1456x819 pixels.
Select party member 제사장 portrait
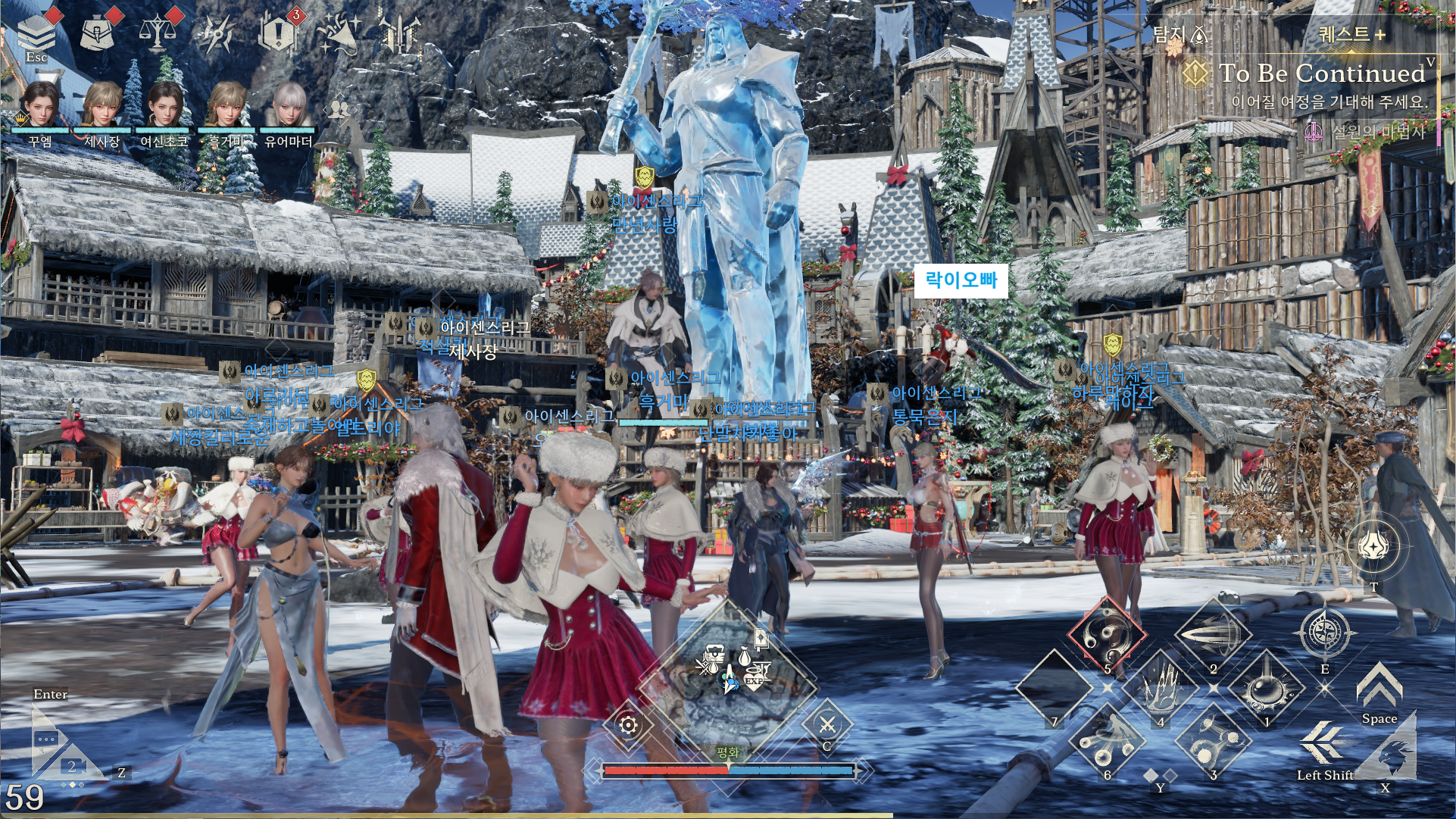tap(102, 105)
